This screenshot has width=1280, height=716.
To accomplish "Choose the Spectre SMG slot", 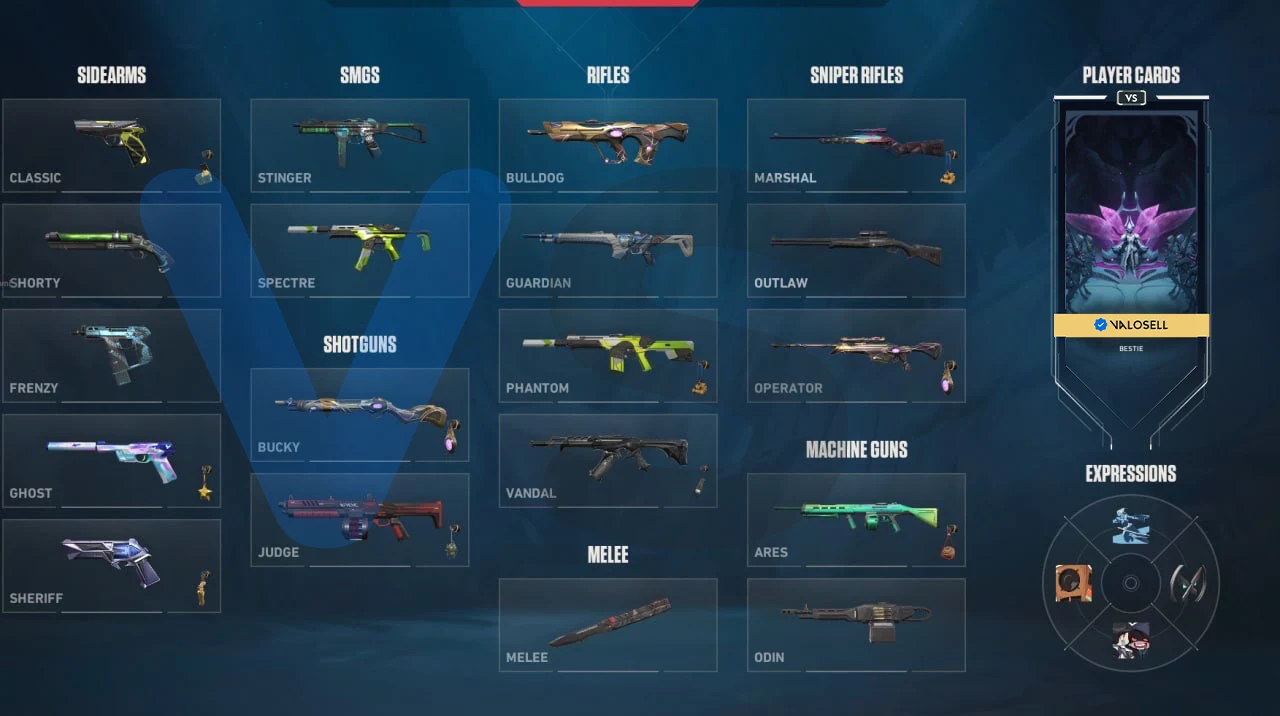I will pos(359,250).
